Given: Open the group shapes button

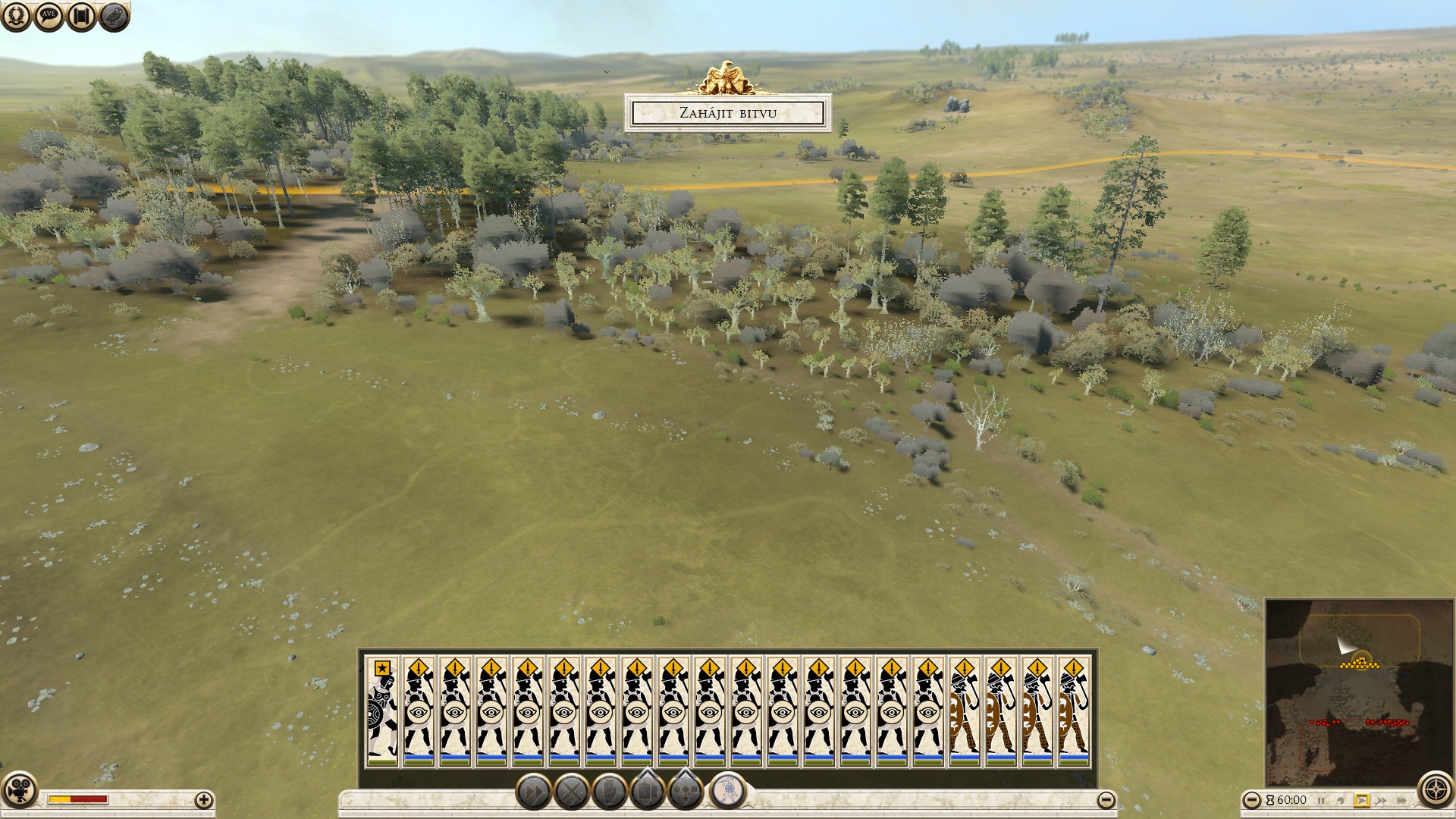Looking at the screenshot, I should point(685,790).
